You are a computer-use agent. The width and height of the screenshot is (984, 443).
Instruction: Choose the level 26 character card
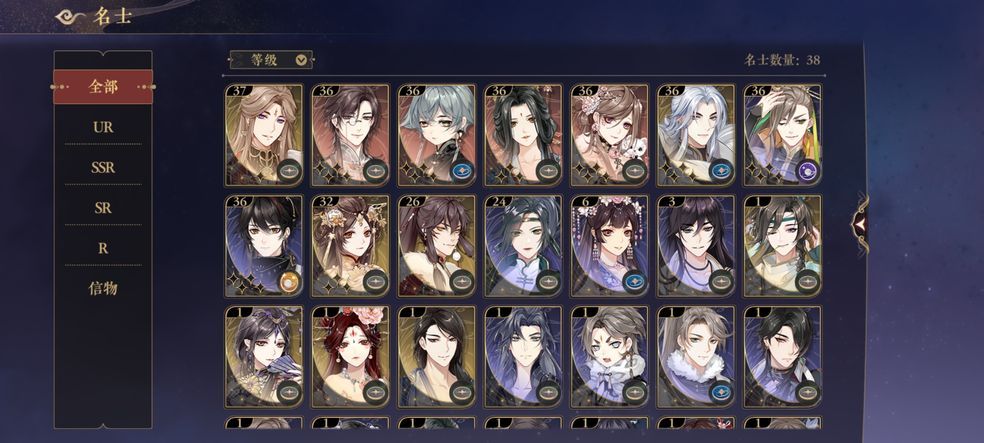click(x=436, y=246)
